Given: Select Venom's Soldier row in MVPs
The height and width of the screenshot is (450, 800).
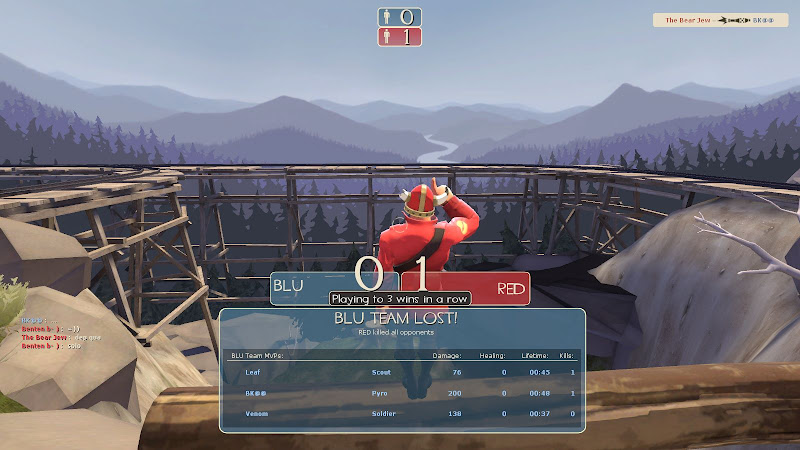Looking at the screenshot, I should (x=400, y=413).
